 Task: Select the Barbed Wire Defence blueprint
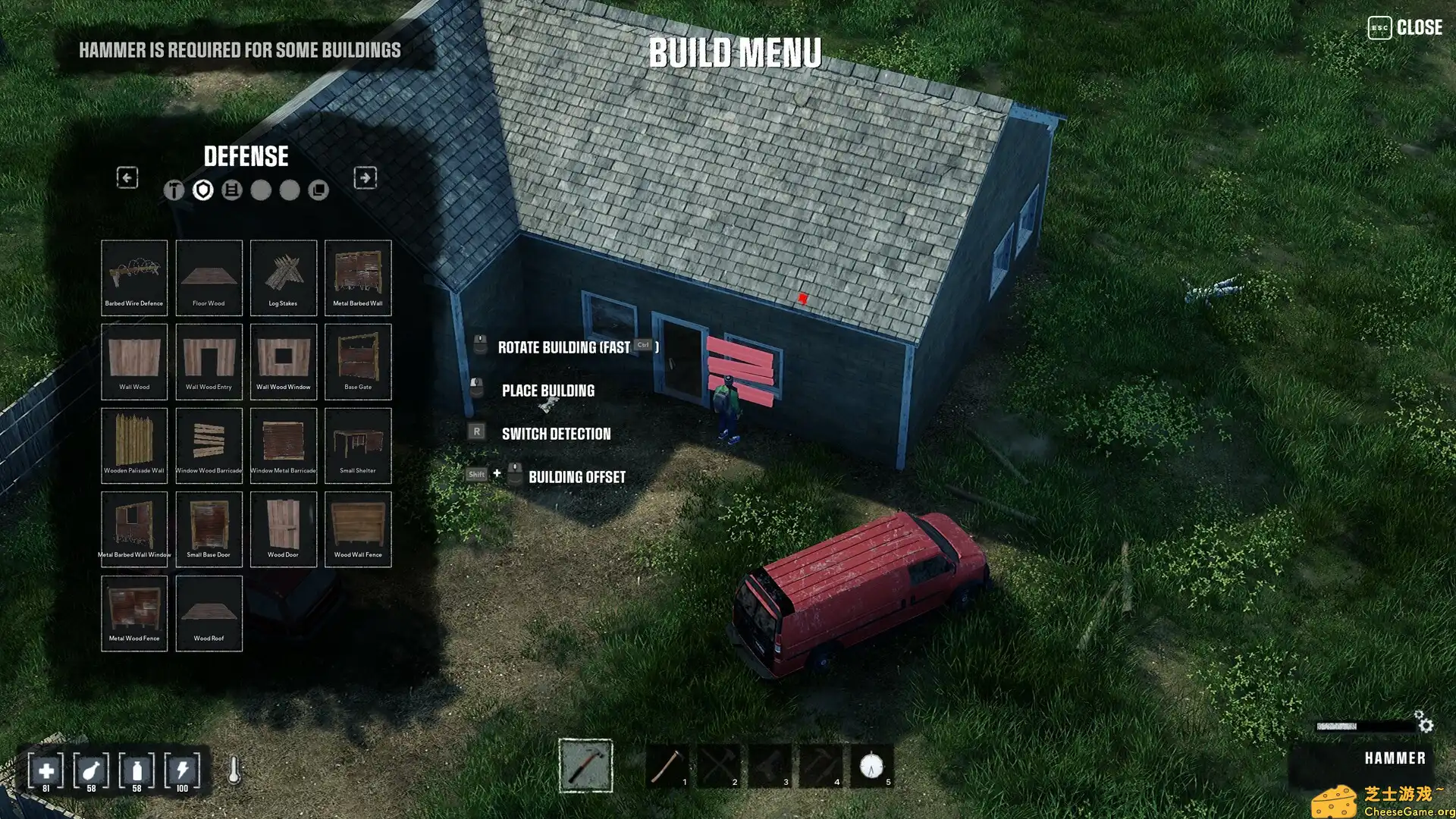134,277
